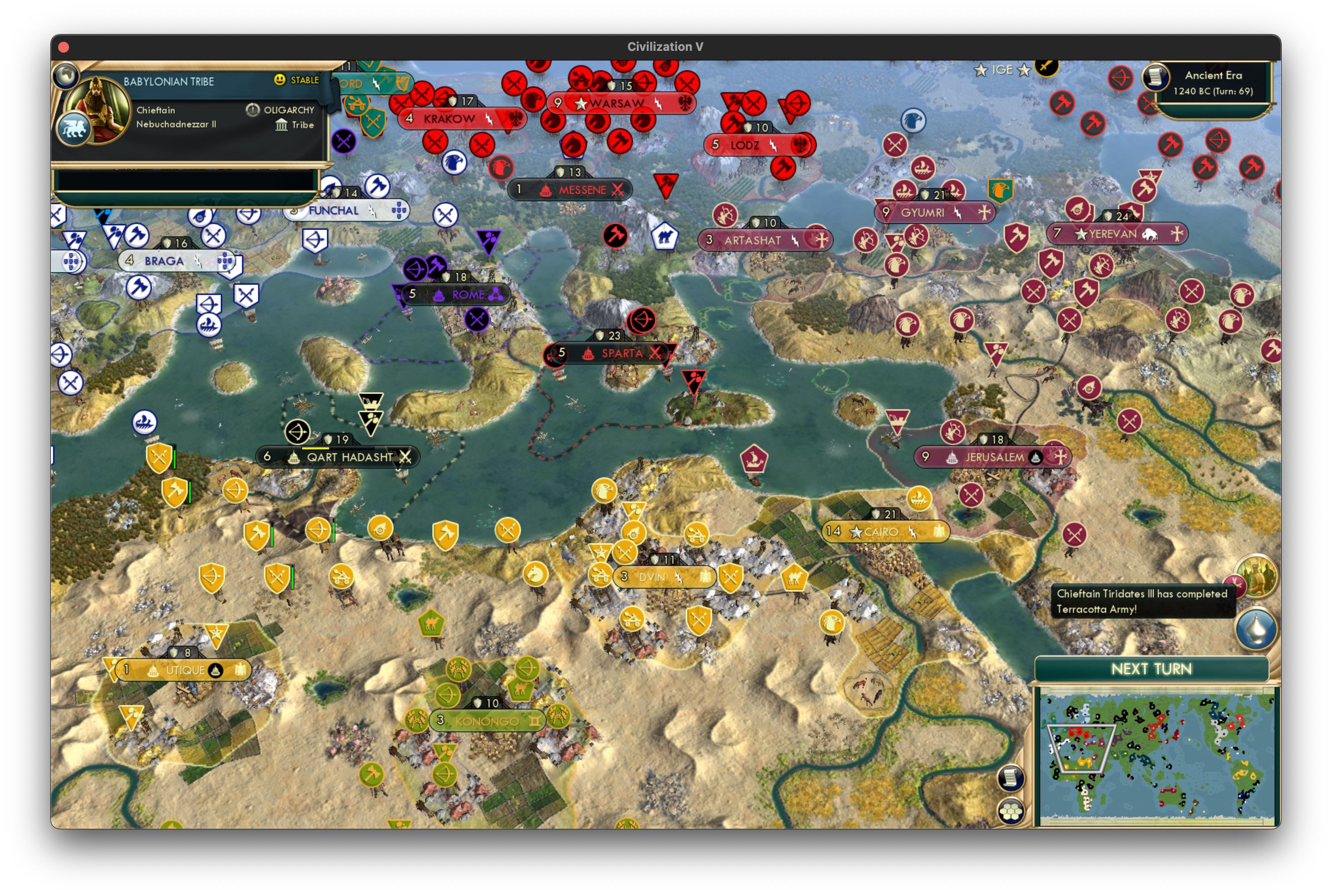The height and width of the screenshot is (896, 1332).
Task: Click the Civilization V title bar
Action: click(x=666, y=47)
